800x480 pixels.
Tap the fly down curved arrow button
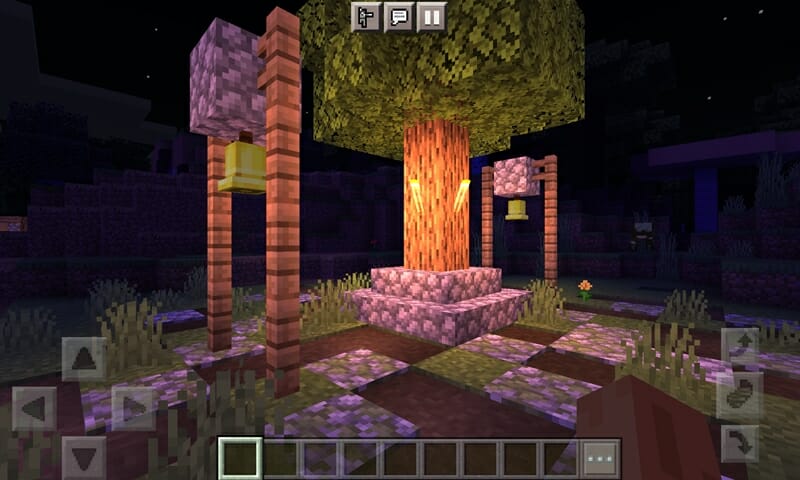click(741, 440)
